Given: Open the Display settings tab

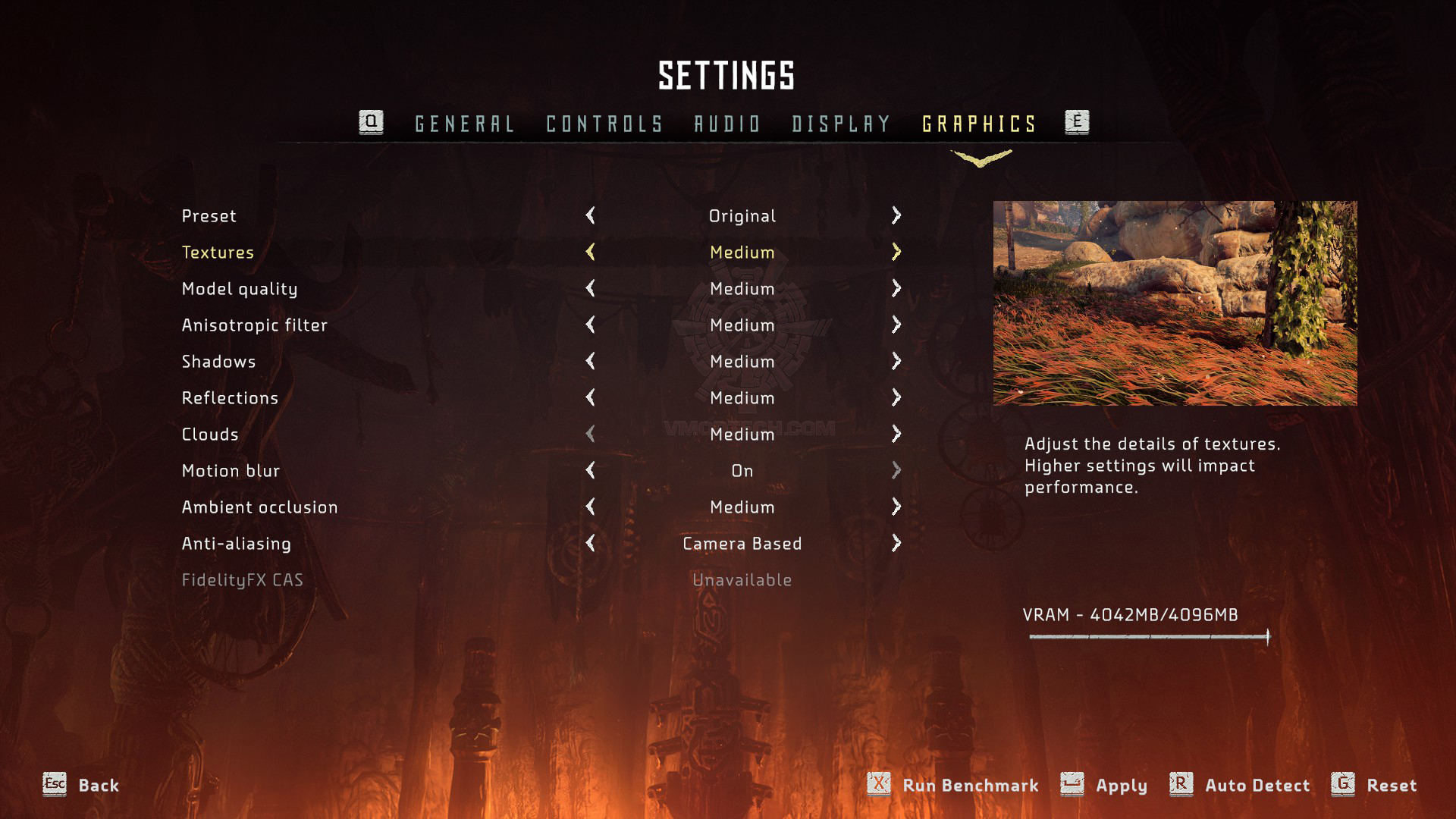Looking at the screenshot, I should pos(841,124).
